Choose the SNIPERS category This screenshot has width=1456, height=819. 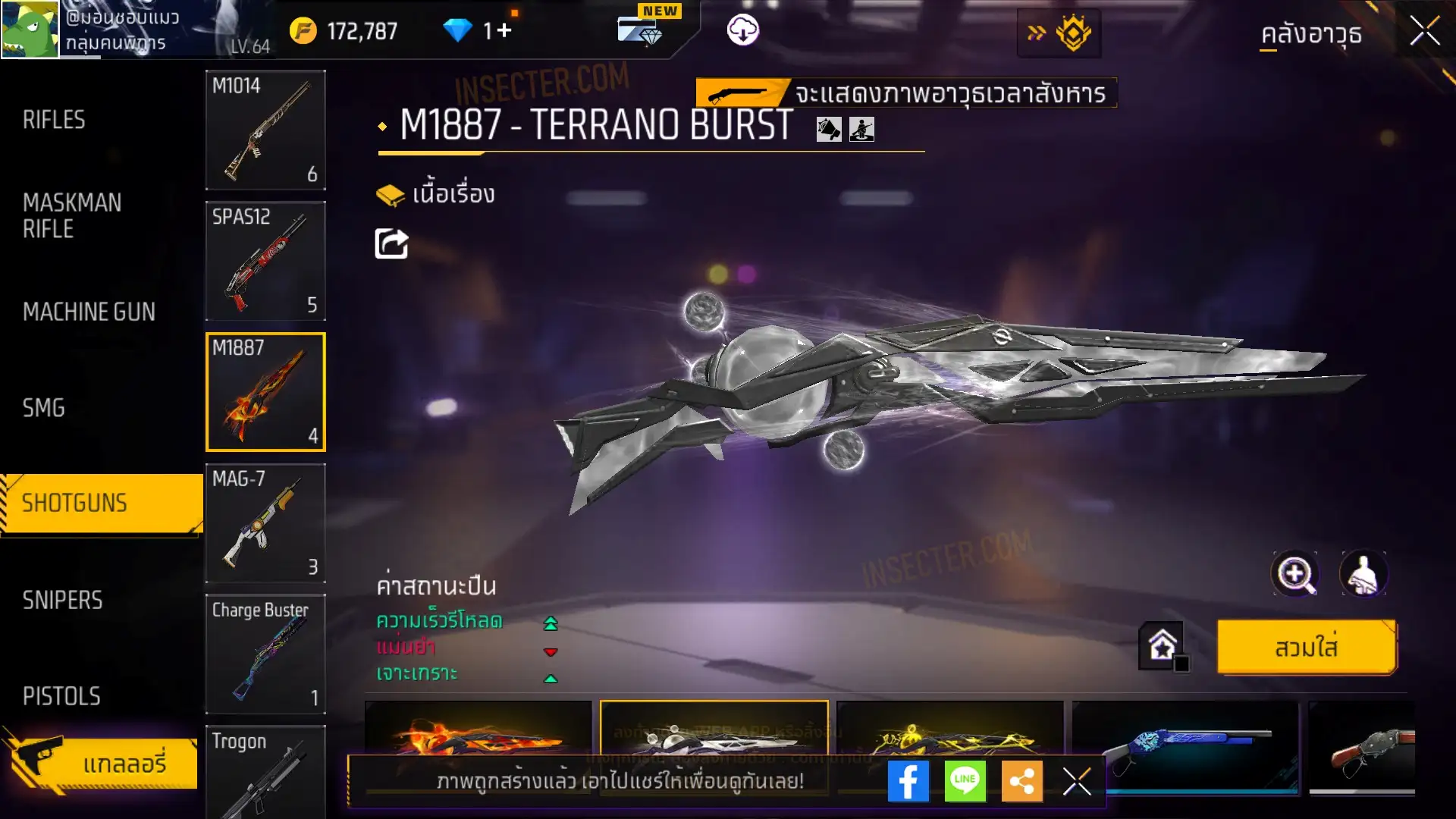point(62,600)
